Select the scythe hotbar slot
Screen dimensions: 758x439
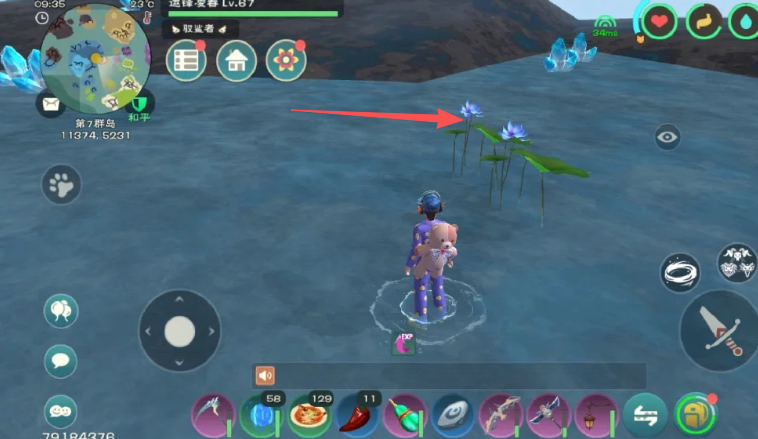(212, 413)
